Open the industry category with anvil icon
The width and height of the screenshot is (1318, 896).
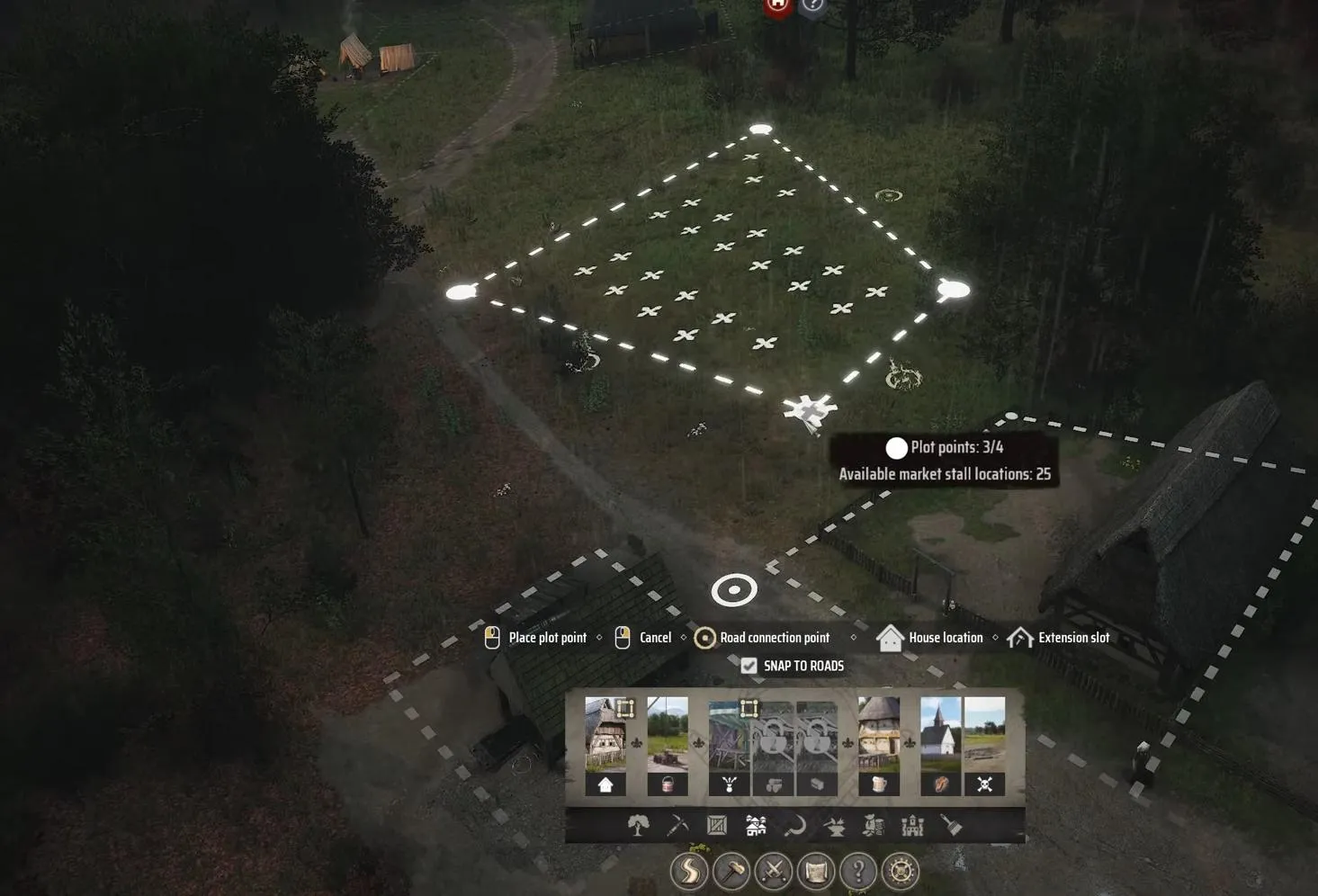[x=834, y=825]
